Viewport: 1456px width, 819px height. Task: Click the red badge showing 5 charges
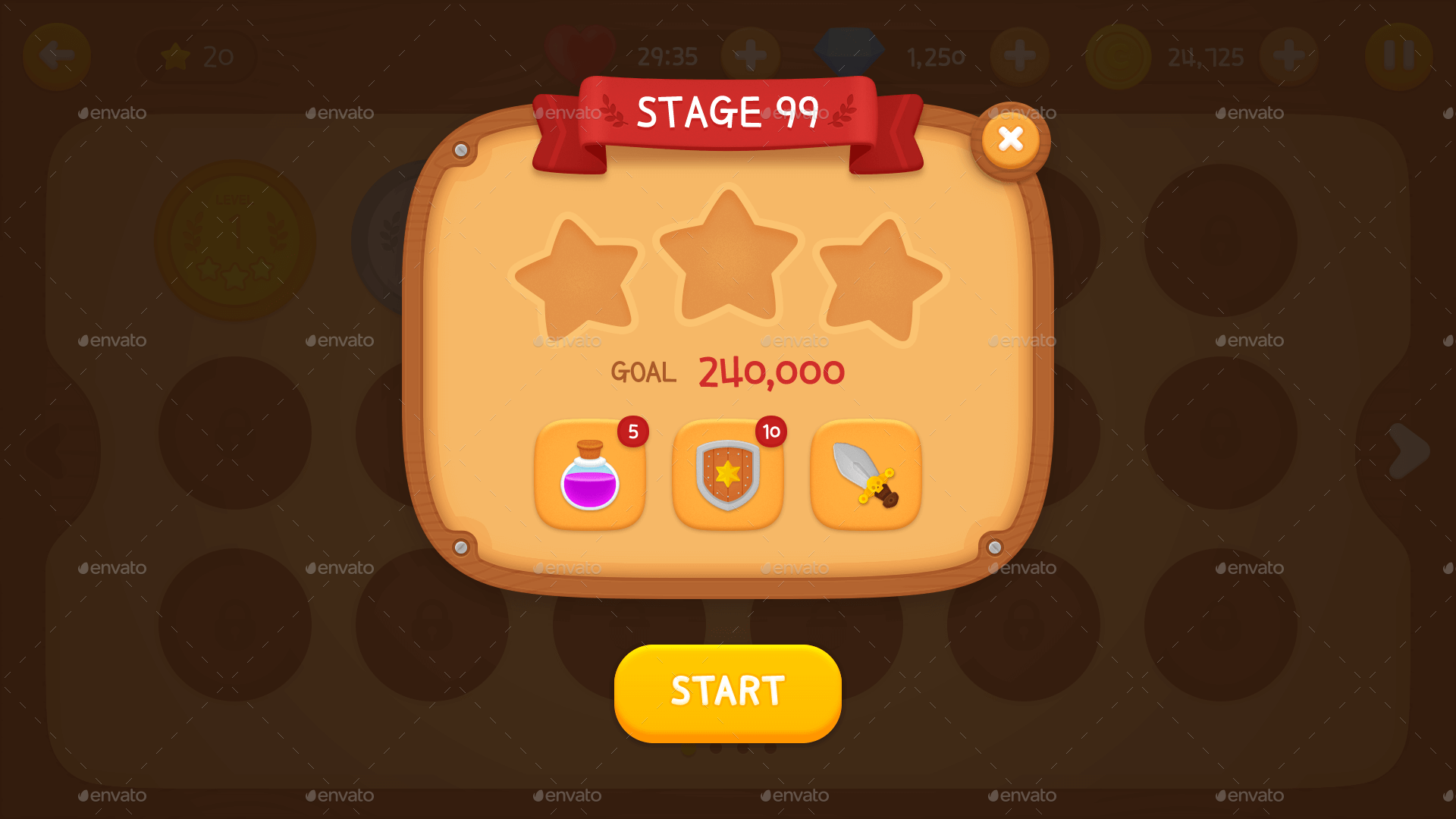tap(632, 431)
